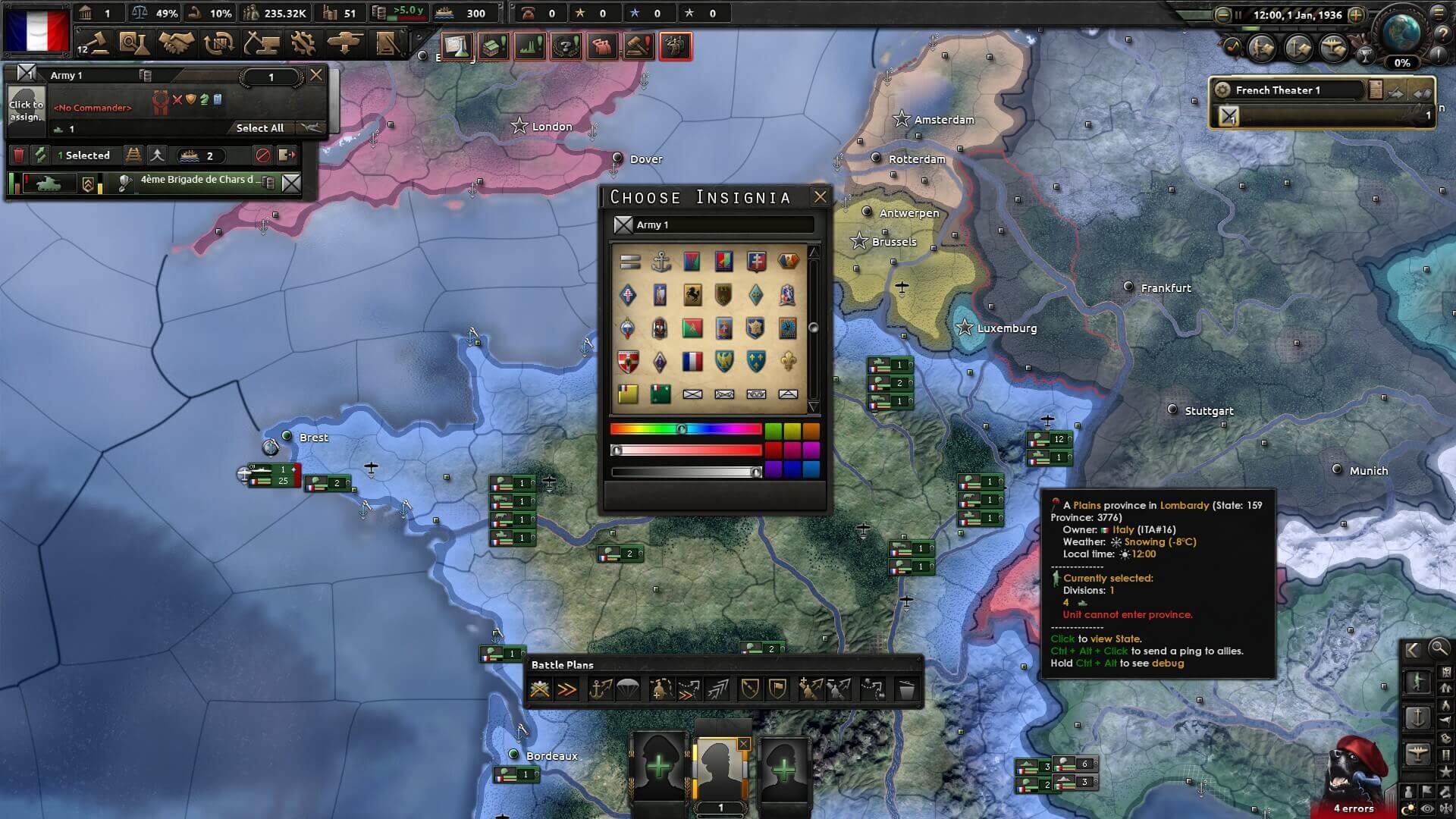Open the French flag country overview
1456x819 pixels.
(36, 30)
